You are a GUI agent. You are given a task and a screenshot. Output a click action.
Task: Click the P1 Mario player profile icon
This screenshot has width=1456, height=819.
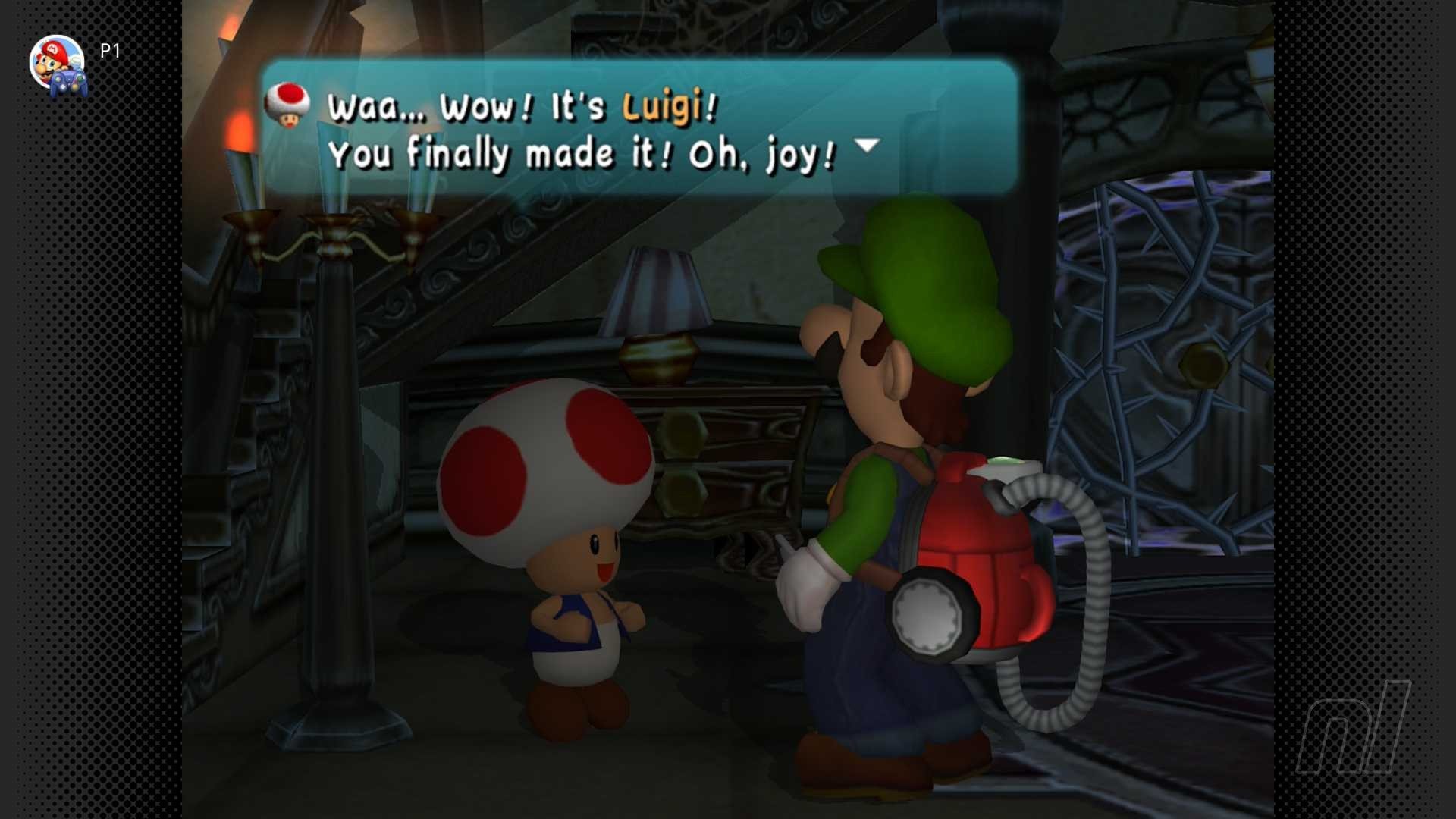tap(58, 64)
